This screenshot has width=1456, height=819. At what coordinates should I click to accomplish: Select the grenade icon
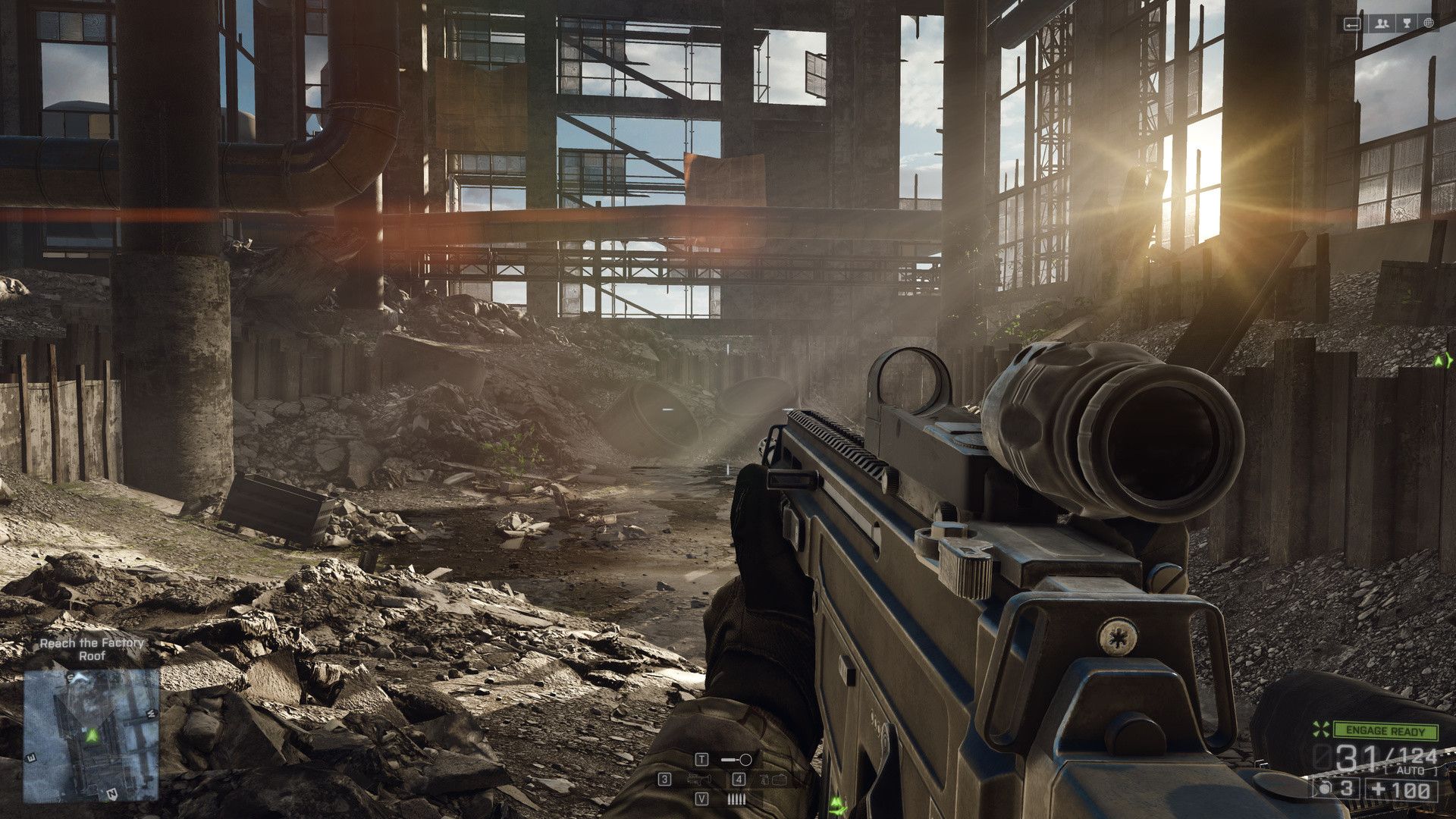[x=1325, y=789]
